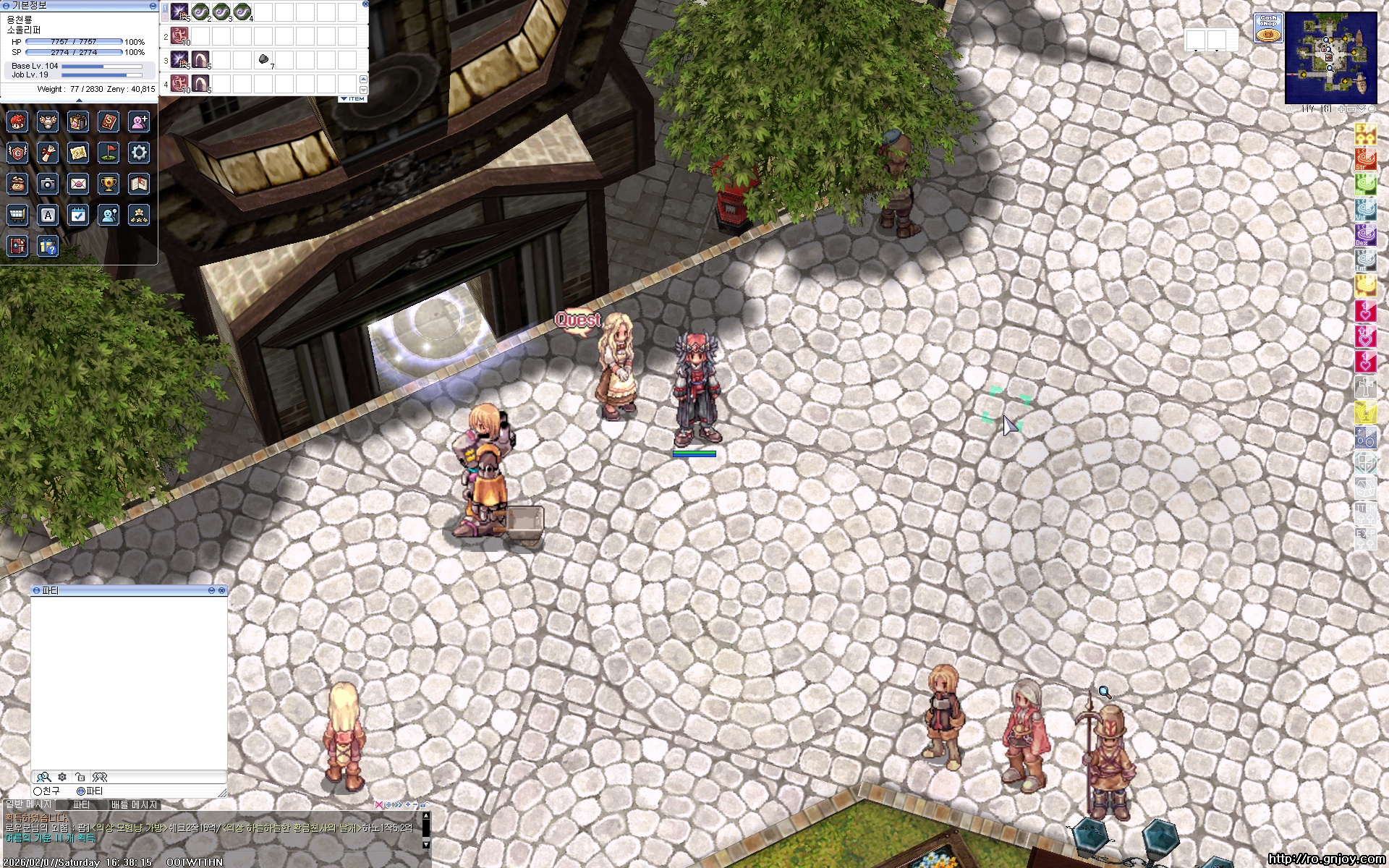This screenshot has height=868, width=1389.
Task: Zoom in the minimap with plus button
Action: coord(1342,109)
